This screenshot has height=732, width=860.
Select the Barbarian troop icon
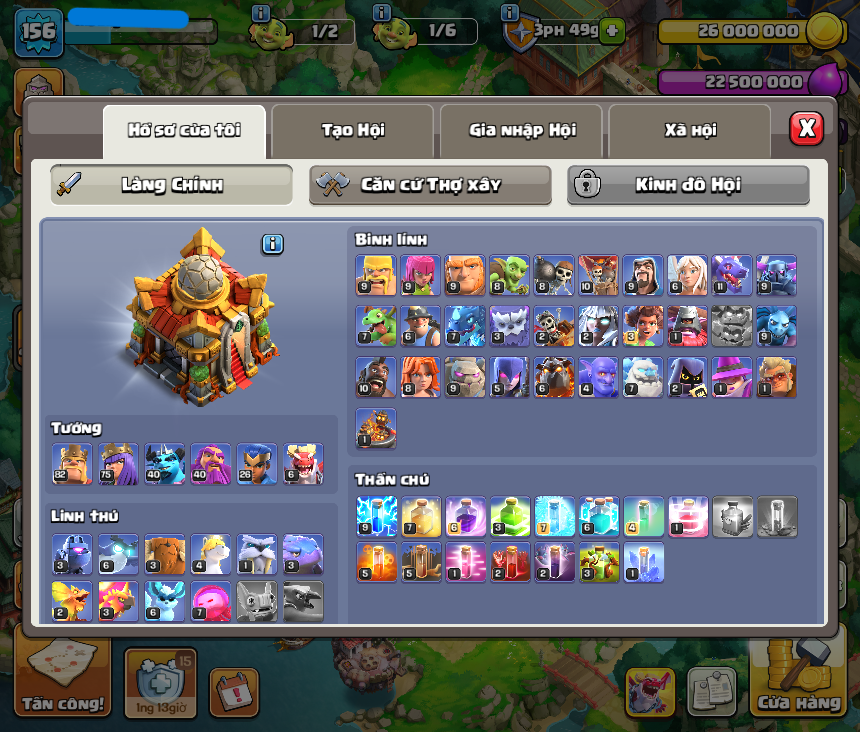(375, 275)
